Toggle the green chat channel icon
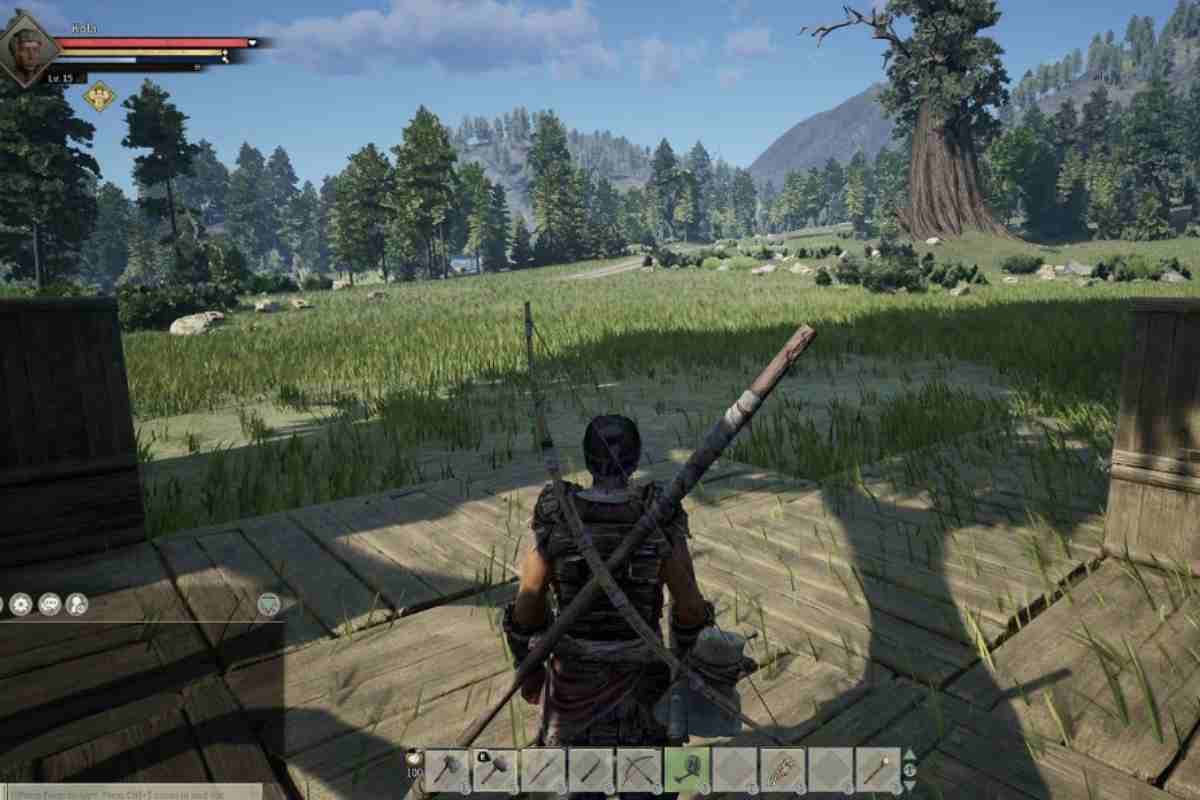This screenshot has height=800, width=1200. (x=268, y=603)
